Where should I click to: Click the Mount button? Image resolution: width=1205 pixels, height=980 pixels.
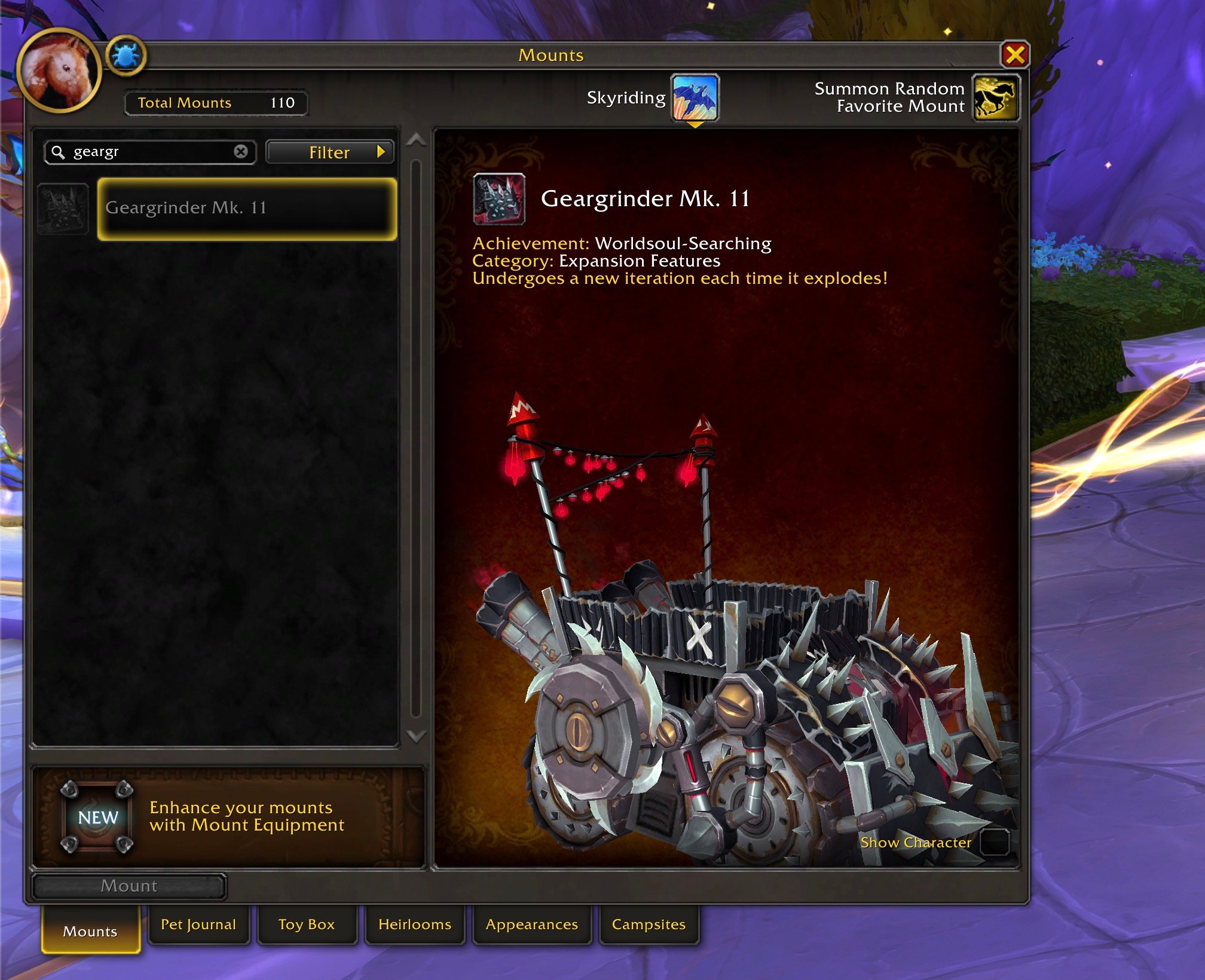(x=129, y=886)
